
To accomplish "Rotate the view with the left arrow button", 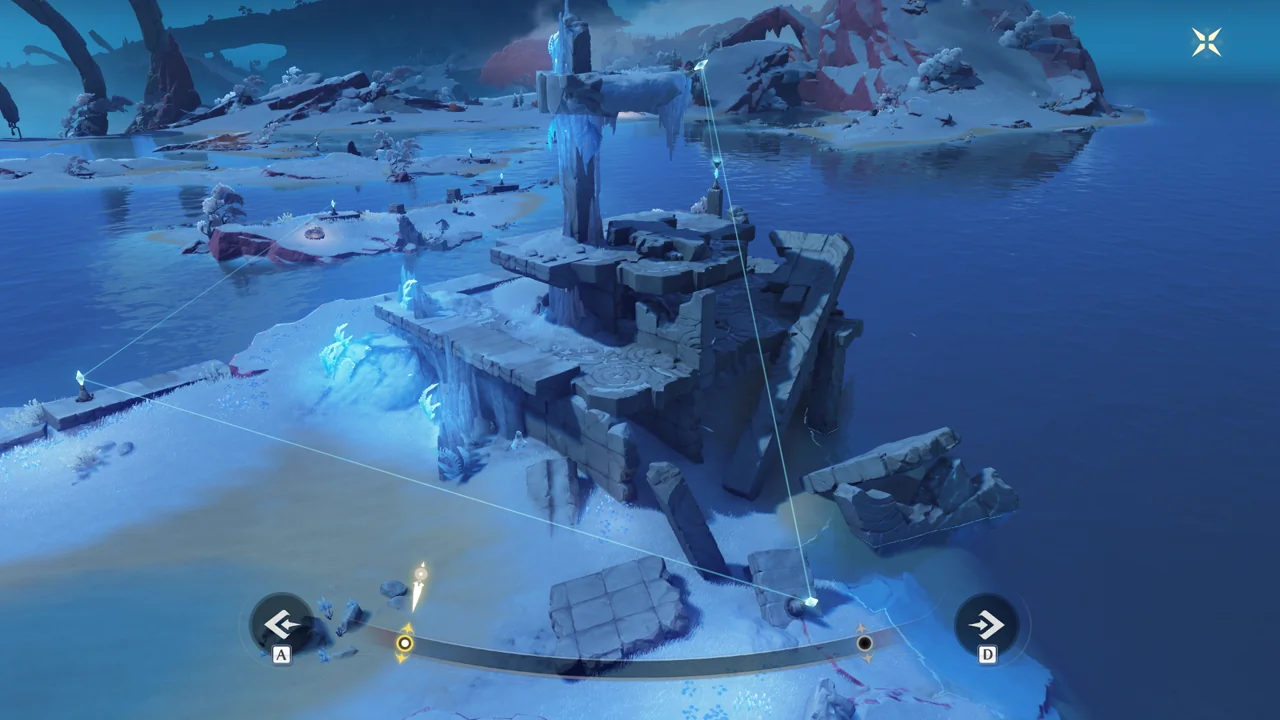I will click(x=280, y=625).
